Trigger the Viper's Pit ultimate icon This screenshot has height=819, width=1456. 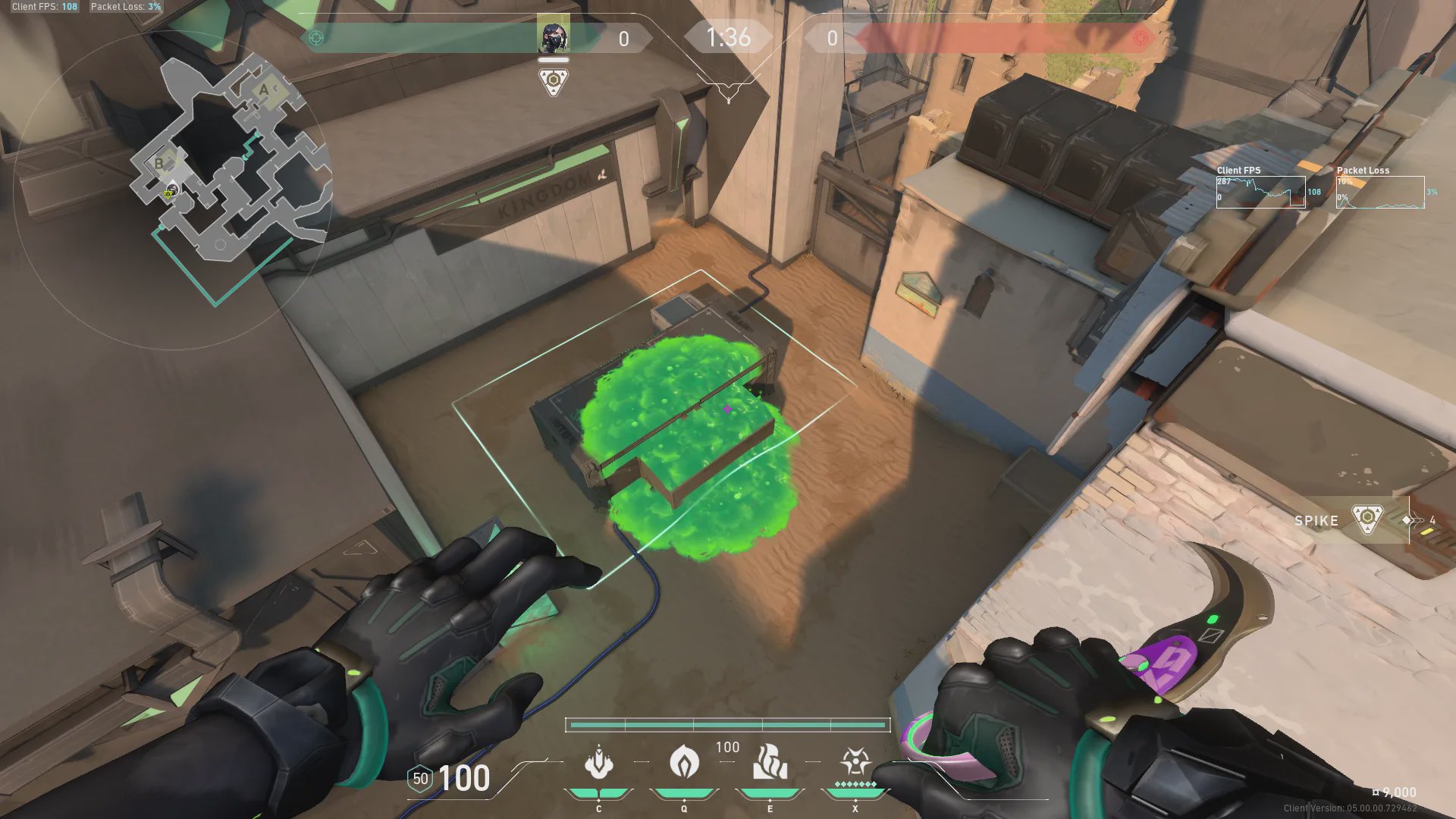coord(855,761)
